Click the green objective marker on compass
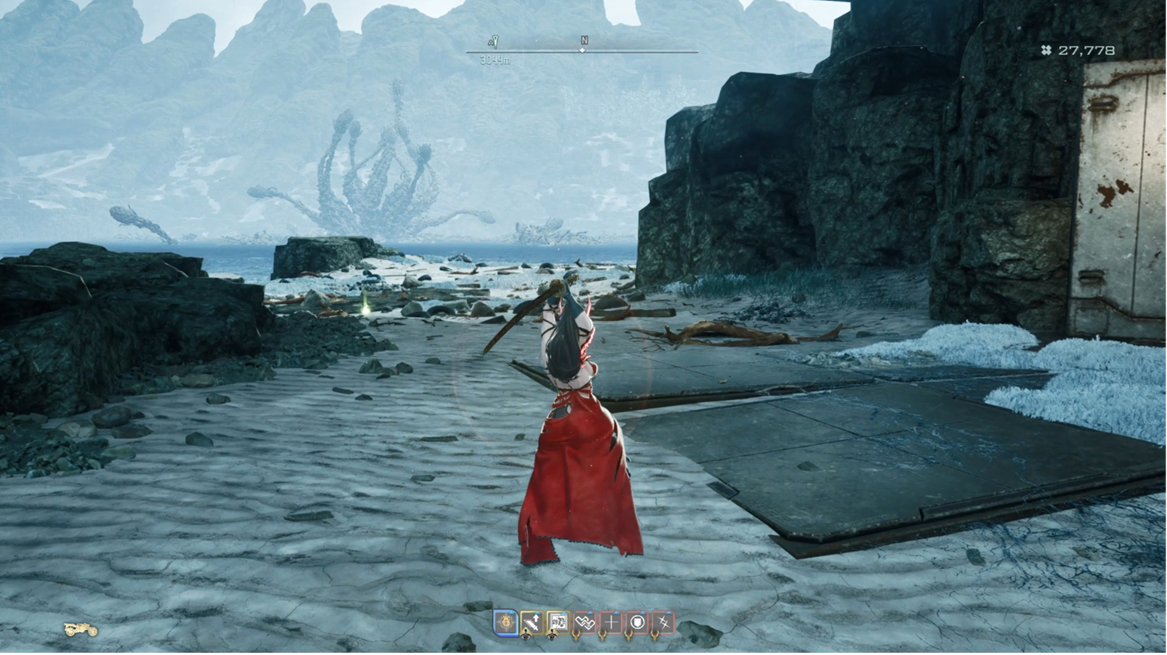This screenshot has width=1167, height=655. click(x=494, y=43)
